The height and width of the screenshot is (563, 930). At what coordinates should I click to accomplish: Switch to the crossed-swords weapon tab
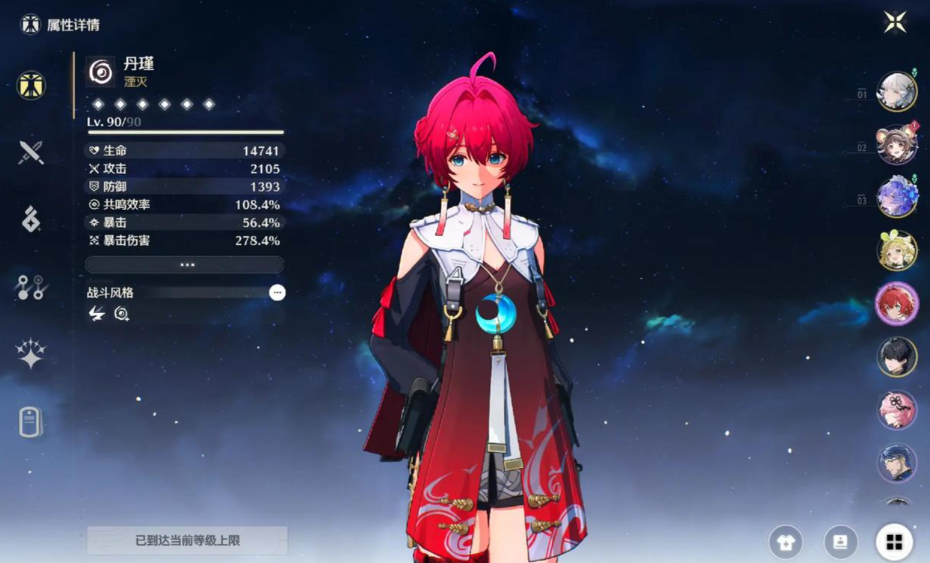click(31, 153)
